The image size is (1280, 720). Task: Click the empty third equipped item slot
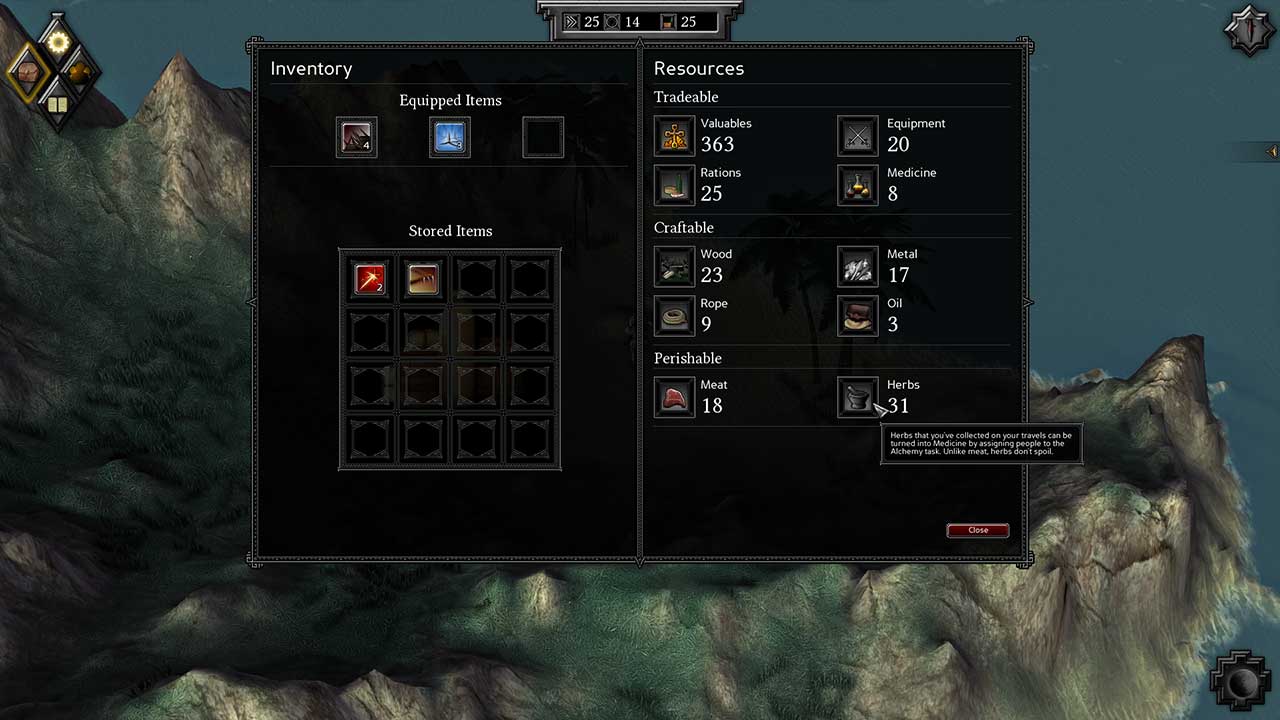[x=543, y=138]
